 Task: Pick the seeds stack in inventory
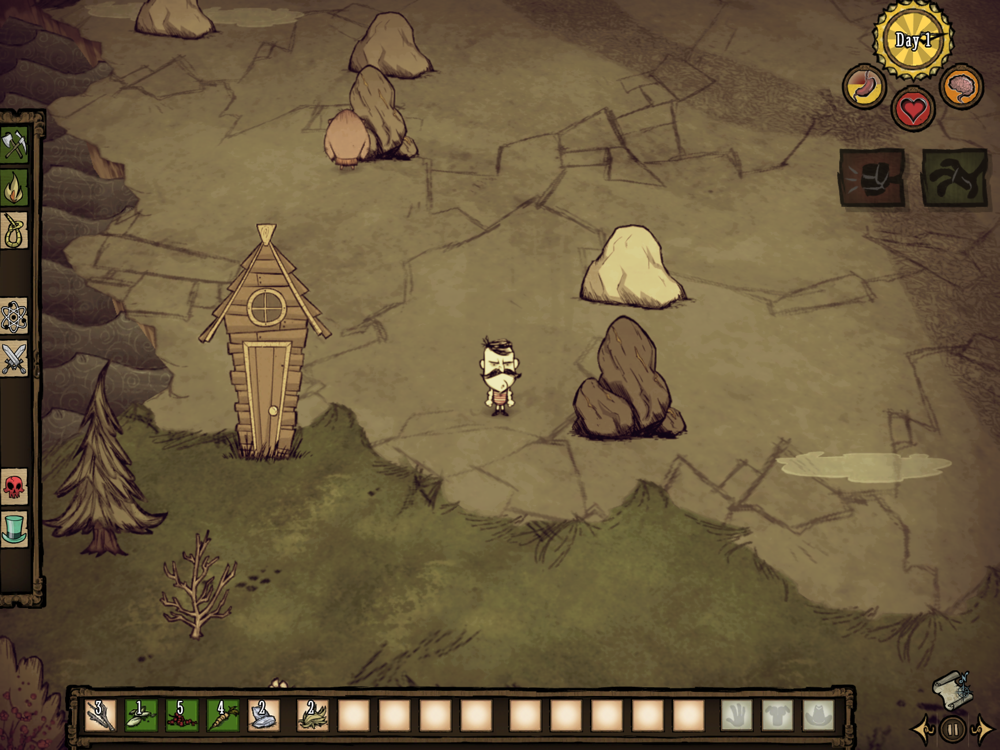click(141, 715)
